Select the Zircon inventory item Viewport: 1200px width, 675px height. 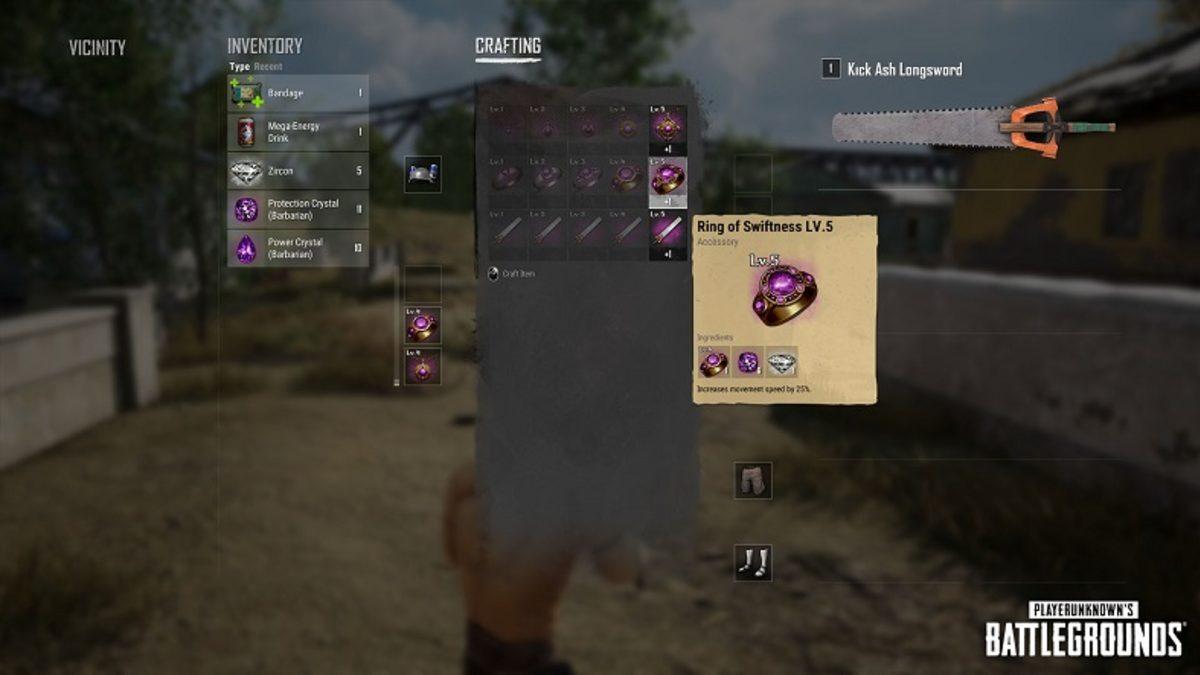pyautogui.click(x=297, y=171)
